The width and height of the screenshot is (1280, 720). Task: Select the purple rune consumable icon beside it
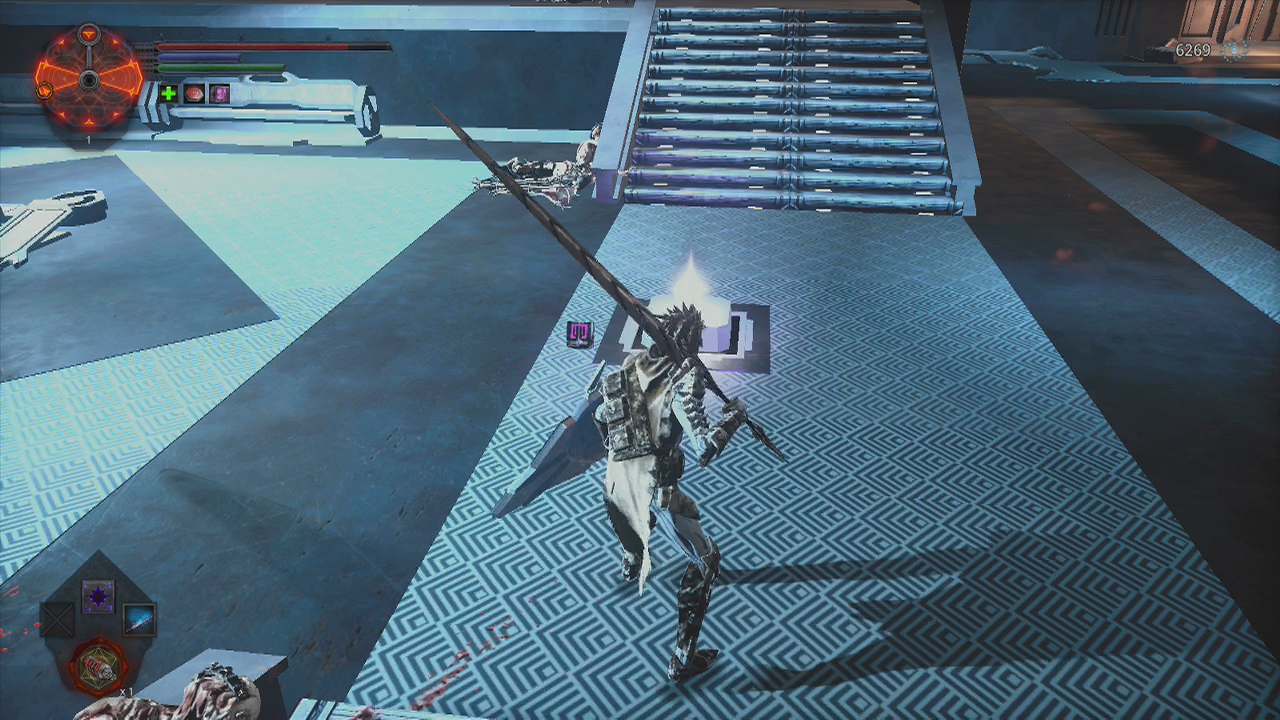point(220,92)
